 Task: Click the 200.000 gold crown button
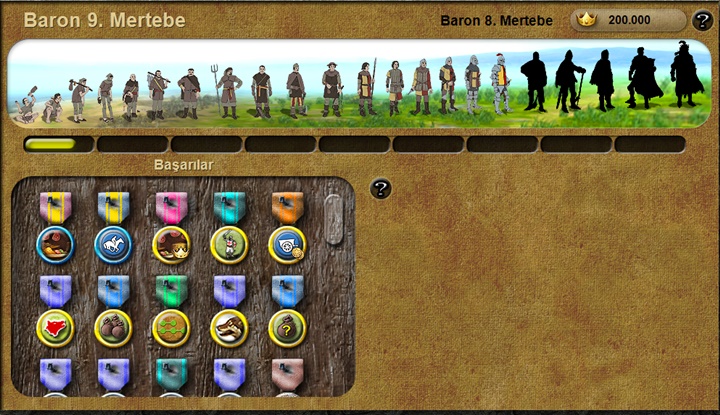pyautogui.click(x=628, y=20)
